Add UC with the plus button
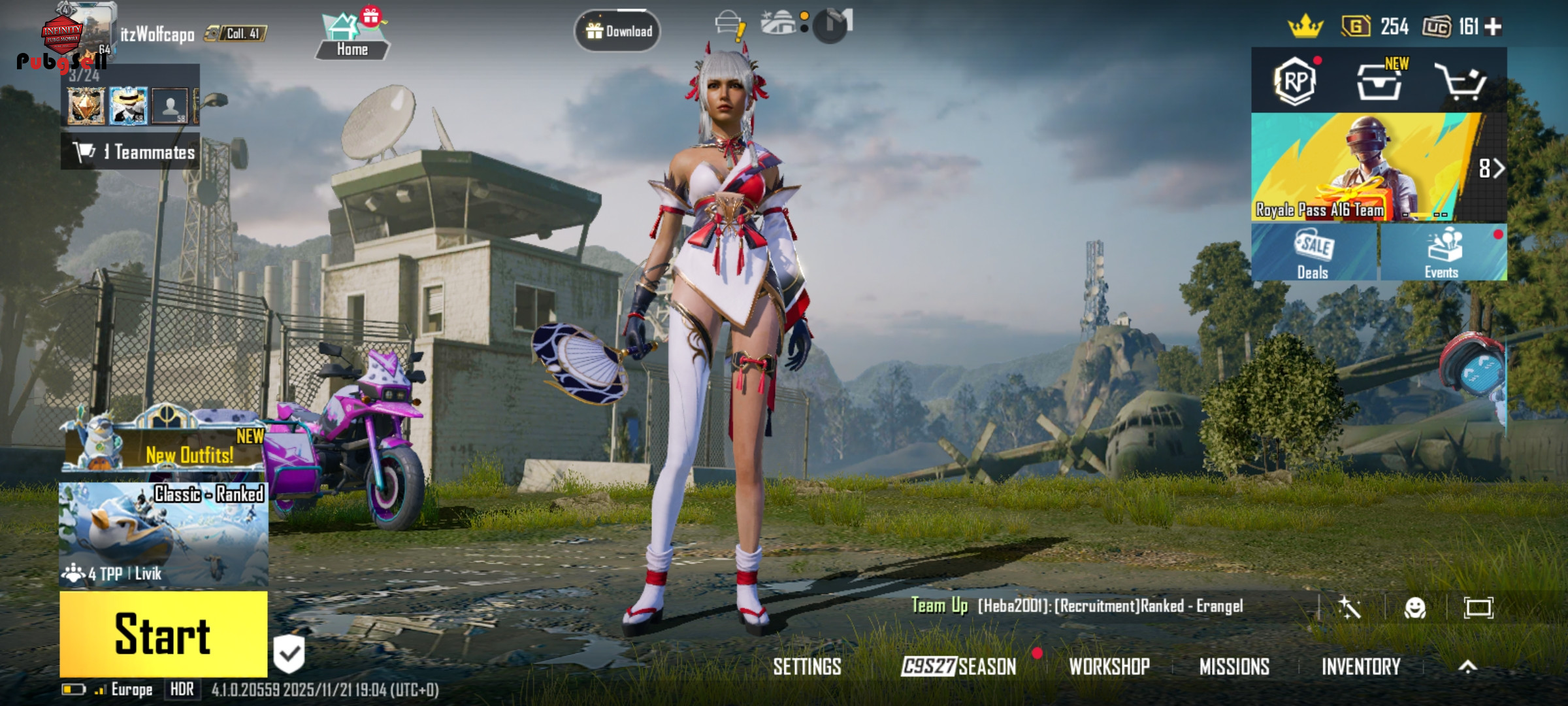 point(1494,27)
